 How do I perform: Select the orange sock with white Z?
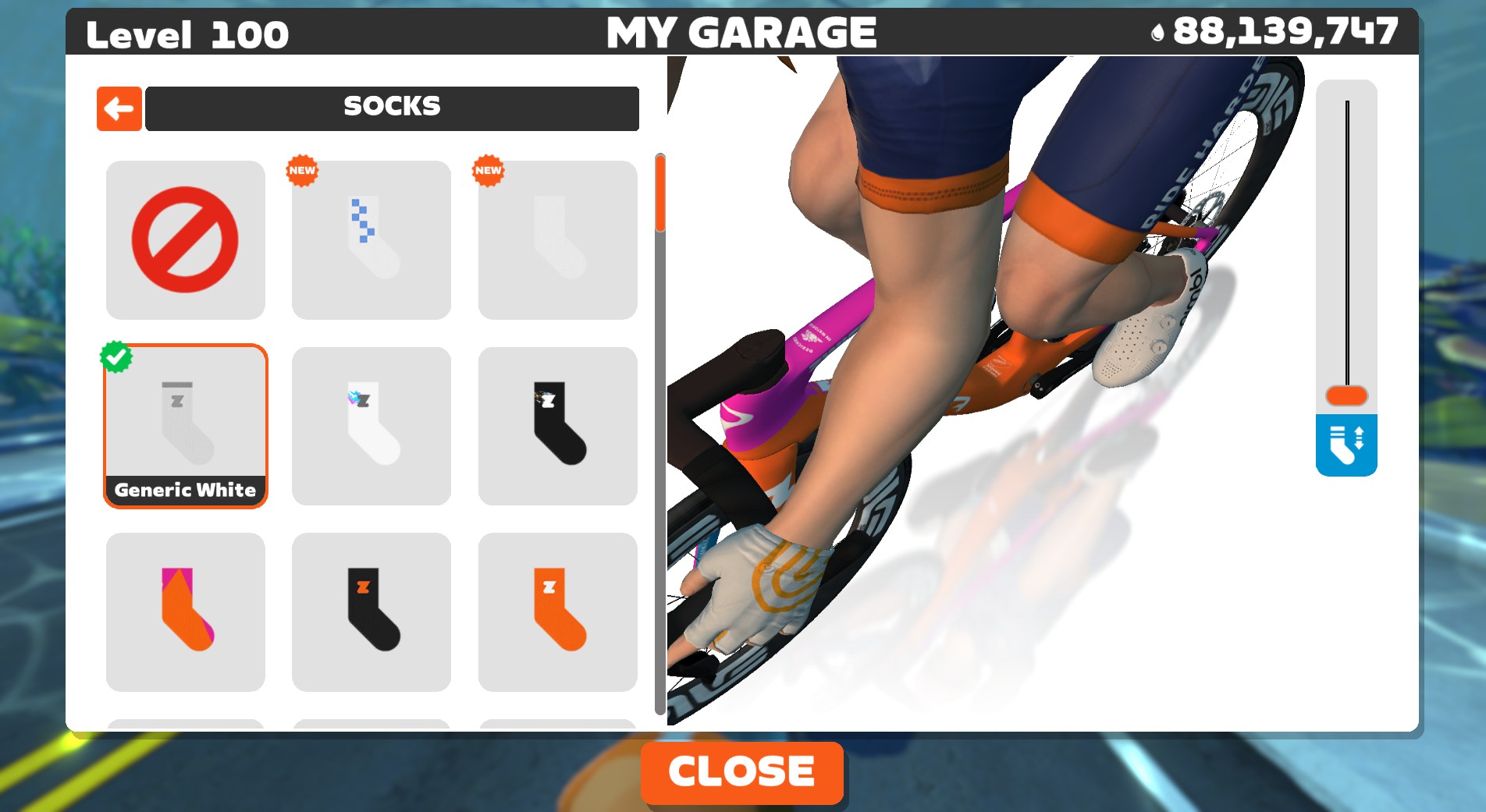(557, 612)
